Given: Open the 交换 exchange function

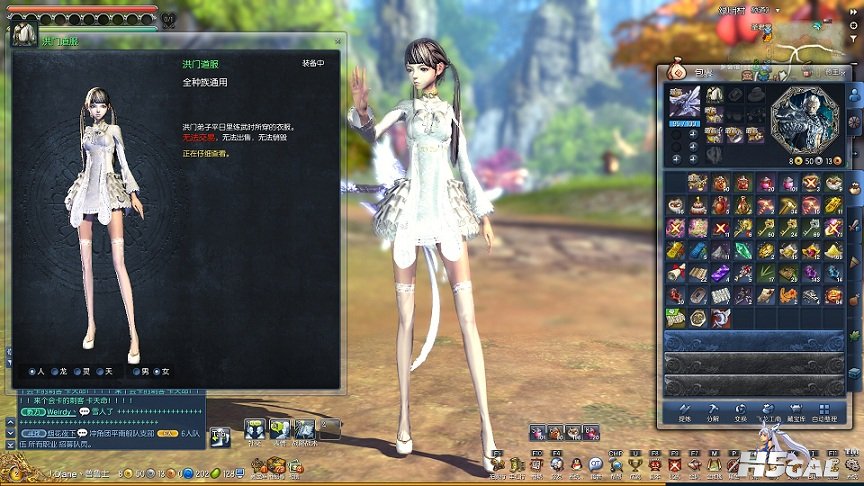Looking at the screenshot, I should 740,410.
